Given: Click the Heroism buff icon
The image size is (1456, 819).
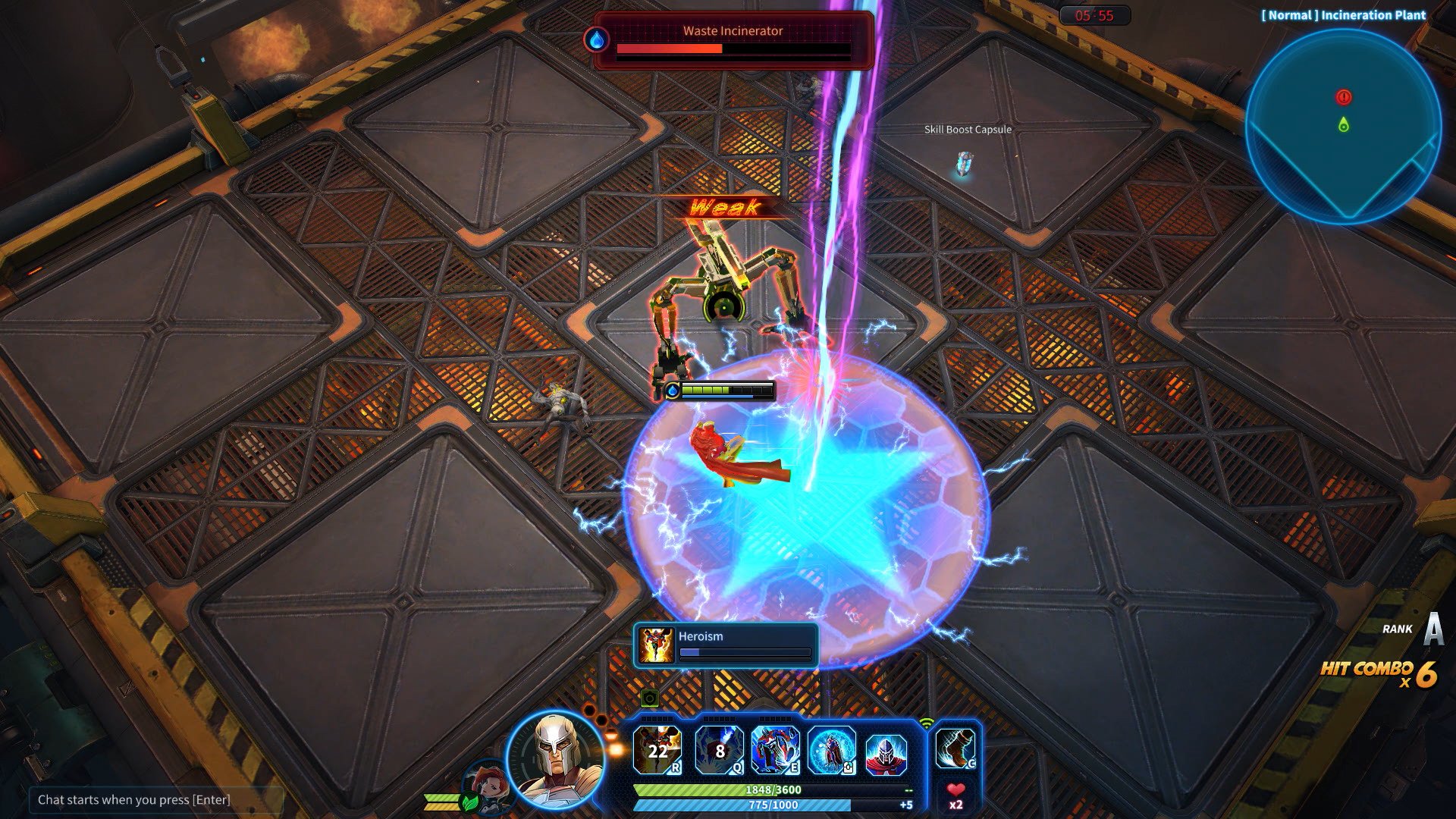Looking at the screenshot, I should click(x=656, y=645).
